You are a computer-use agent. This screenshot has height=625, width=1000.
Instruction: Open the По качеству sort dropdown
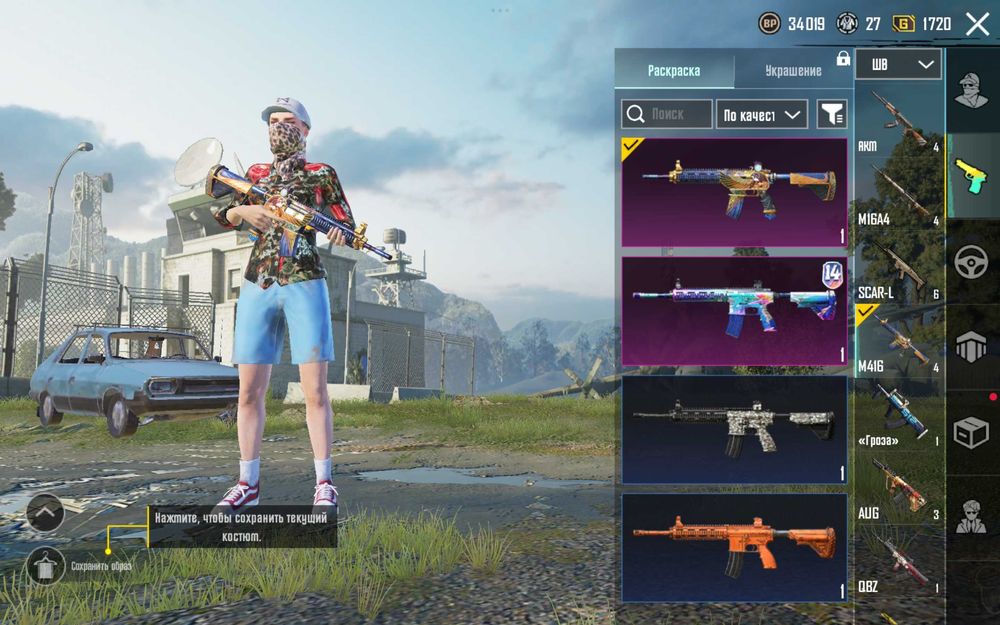point(763,115)
